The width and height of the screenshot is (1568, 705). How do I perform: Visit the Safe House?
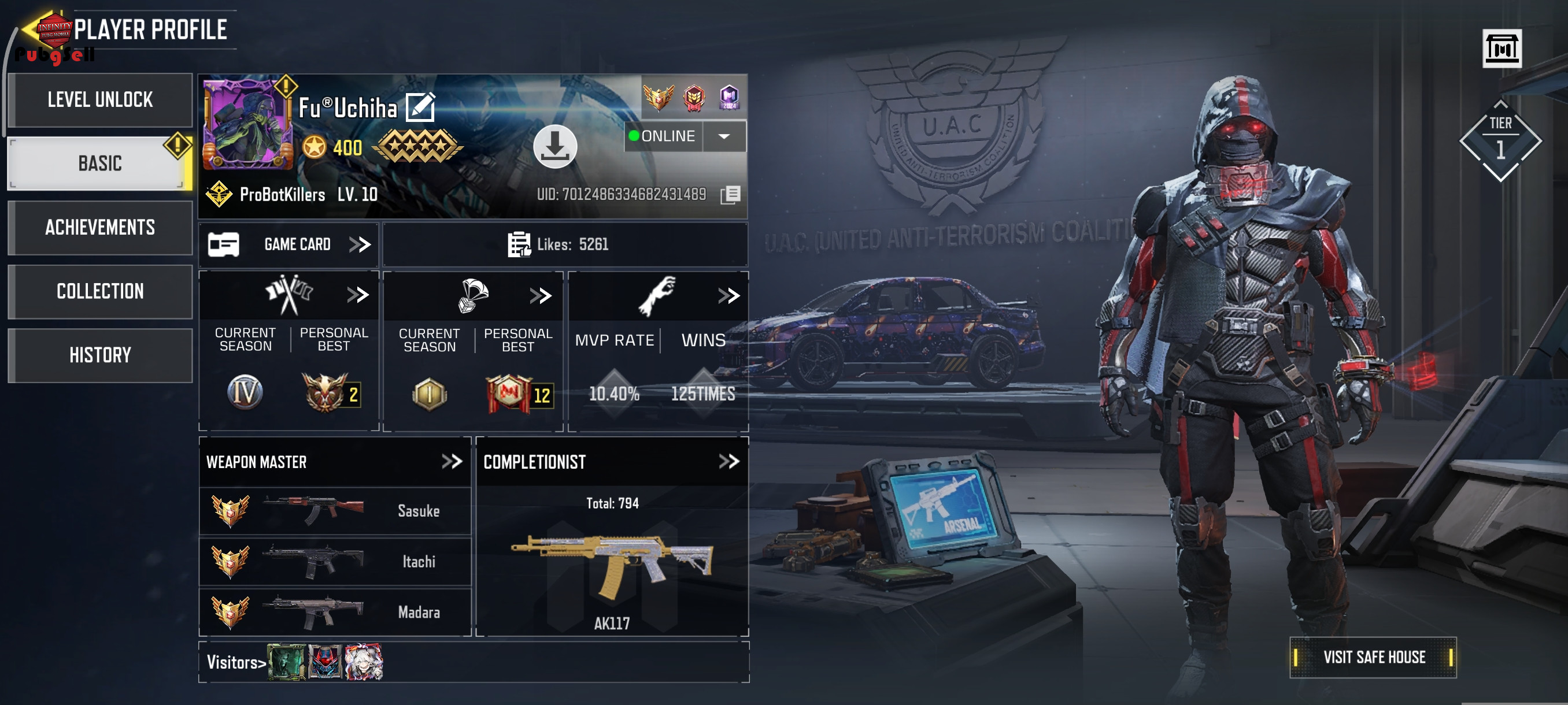point(1373,657)
